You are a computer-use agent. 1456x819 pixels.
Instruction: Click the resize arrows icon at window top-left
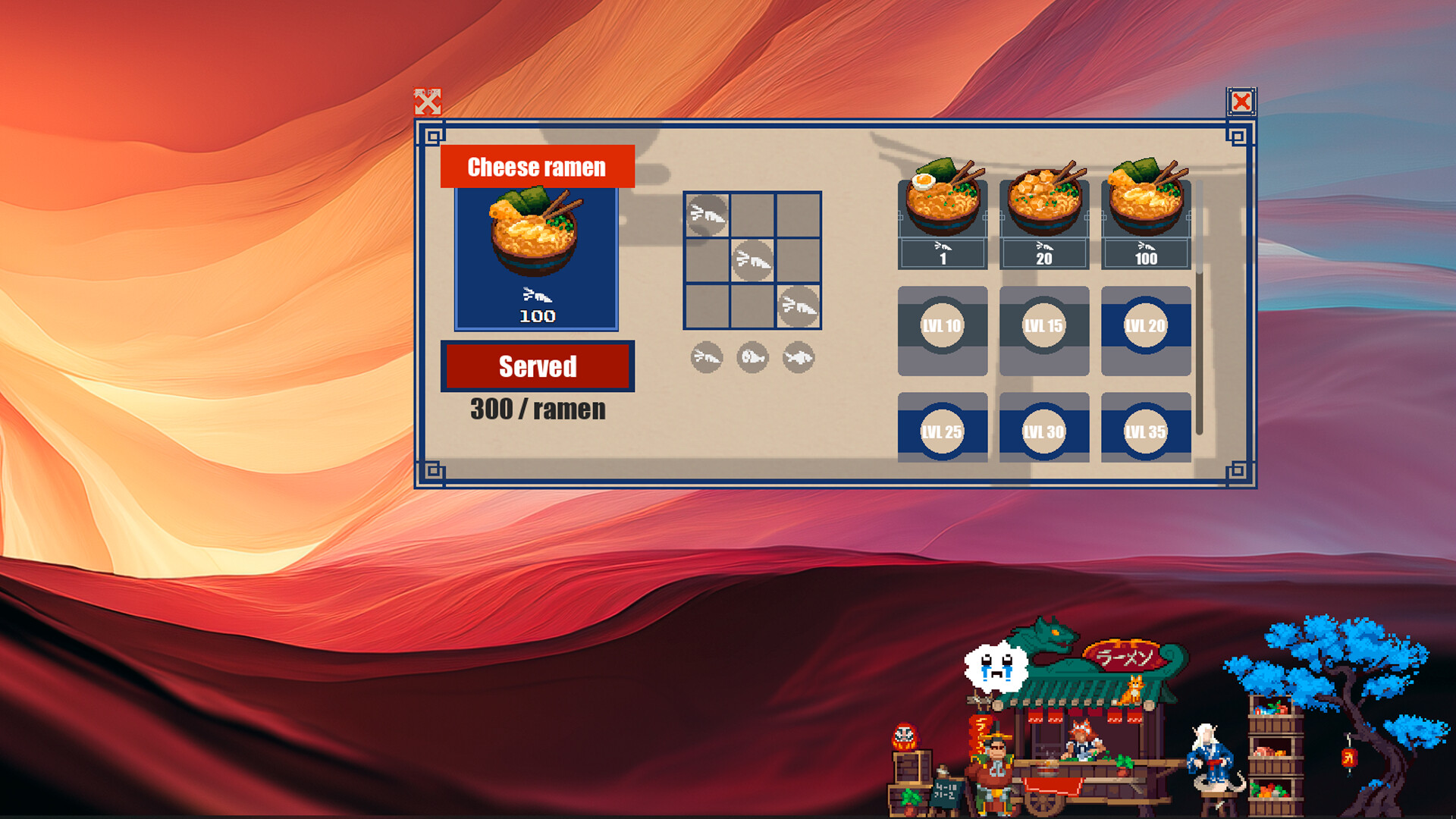427,101
